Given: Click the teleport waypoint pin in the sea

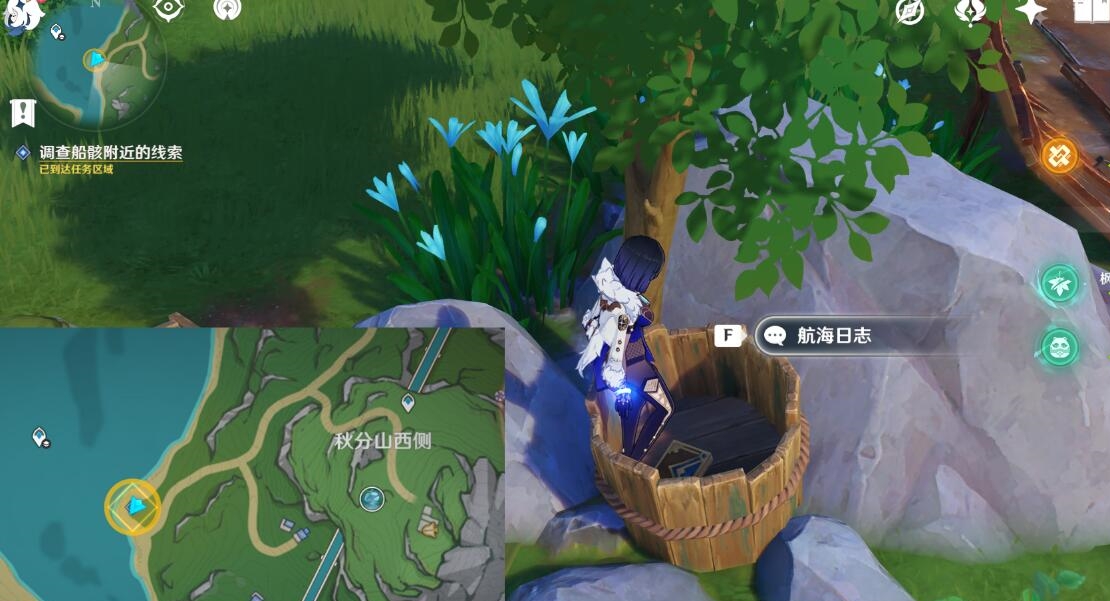Looking at the screenshot, I should (x=40, y=437).
